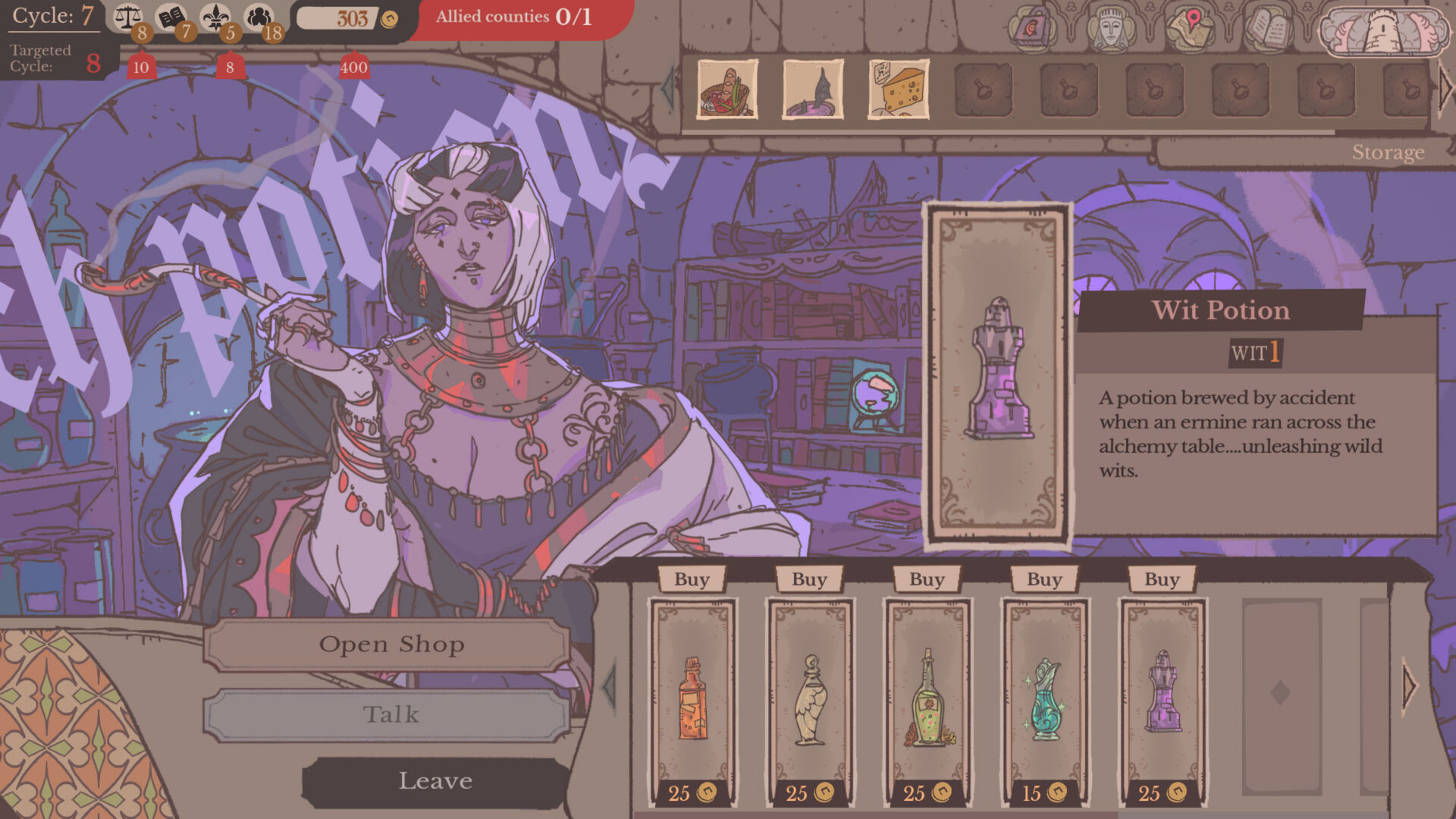Open the Storage tab

[x=1388, y=152]
